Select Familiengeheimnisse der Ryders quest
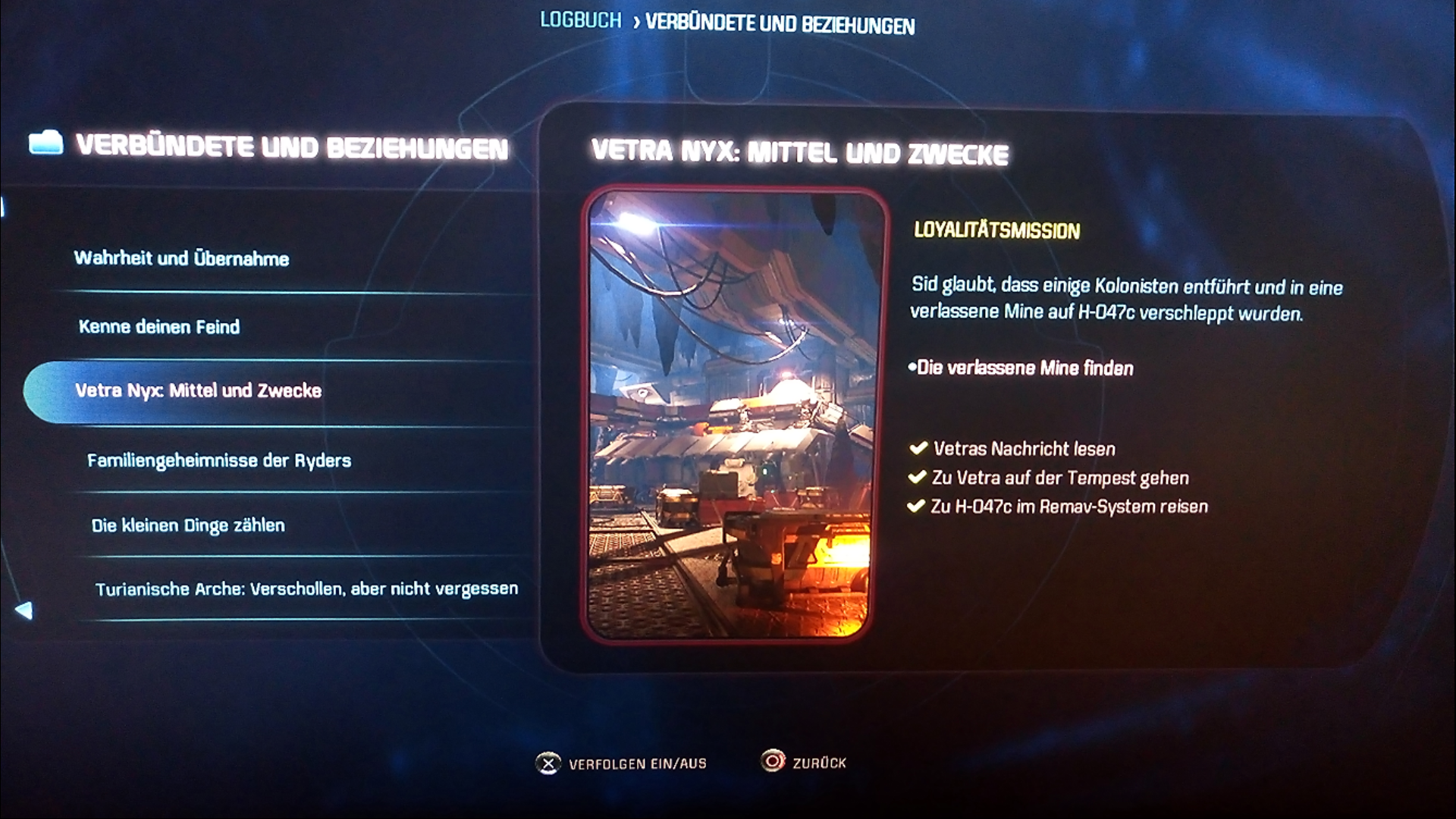 click(x=219, y=460)
